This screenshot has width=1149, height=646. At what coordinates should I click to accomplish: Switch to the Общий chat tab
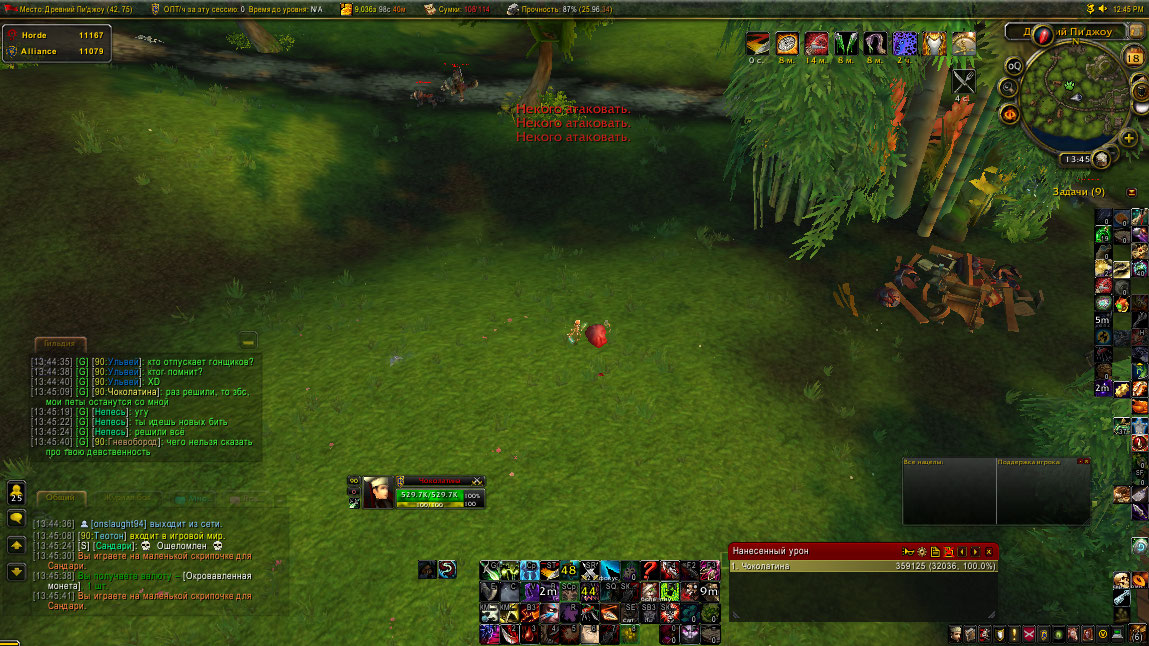61,497
